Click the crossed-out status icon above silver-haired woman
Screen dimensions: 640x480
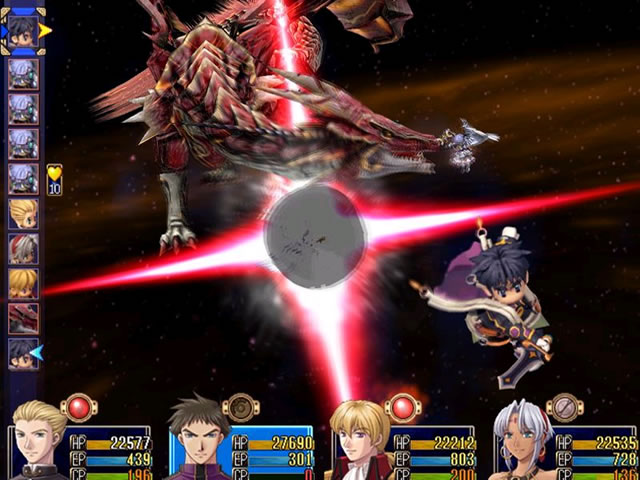click(565, 407)
